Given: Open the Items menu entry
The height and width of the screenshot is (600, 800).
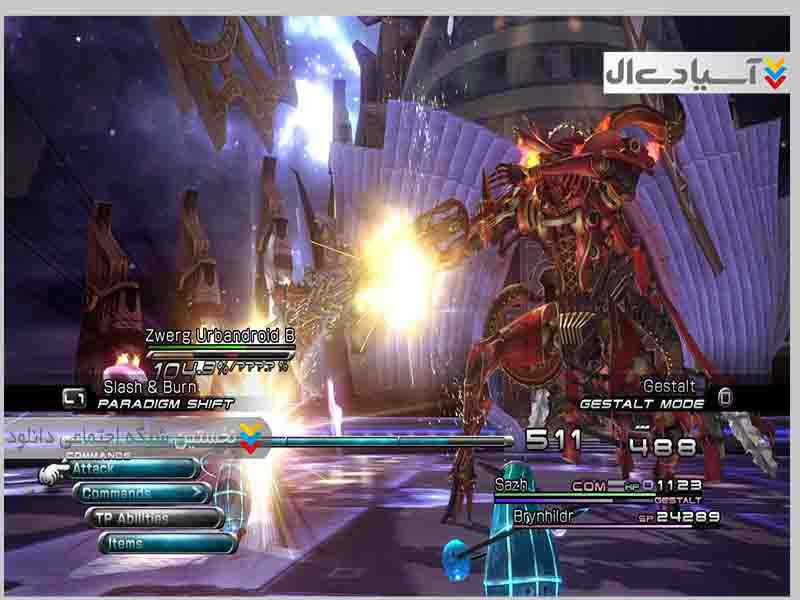Looking at the screenshot, I should [166, 543].
